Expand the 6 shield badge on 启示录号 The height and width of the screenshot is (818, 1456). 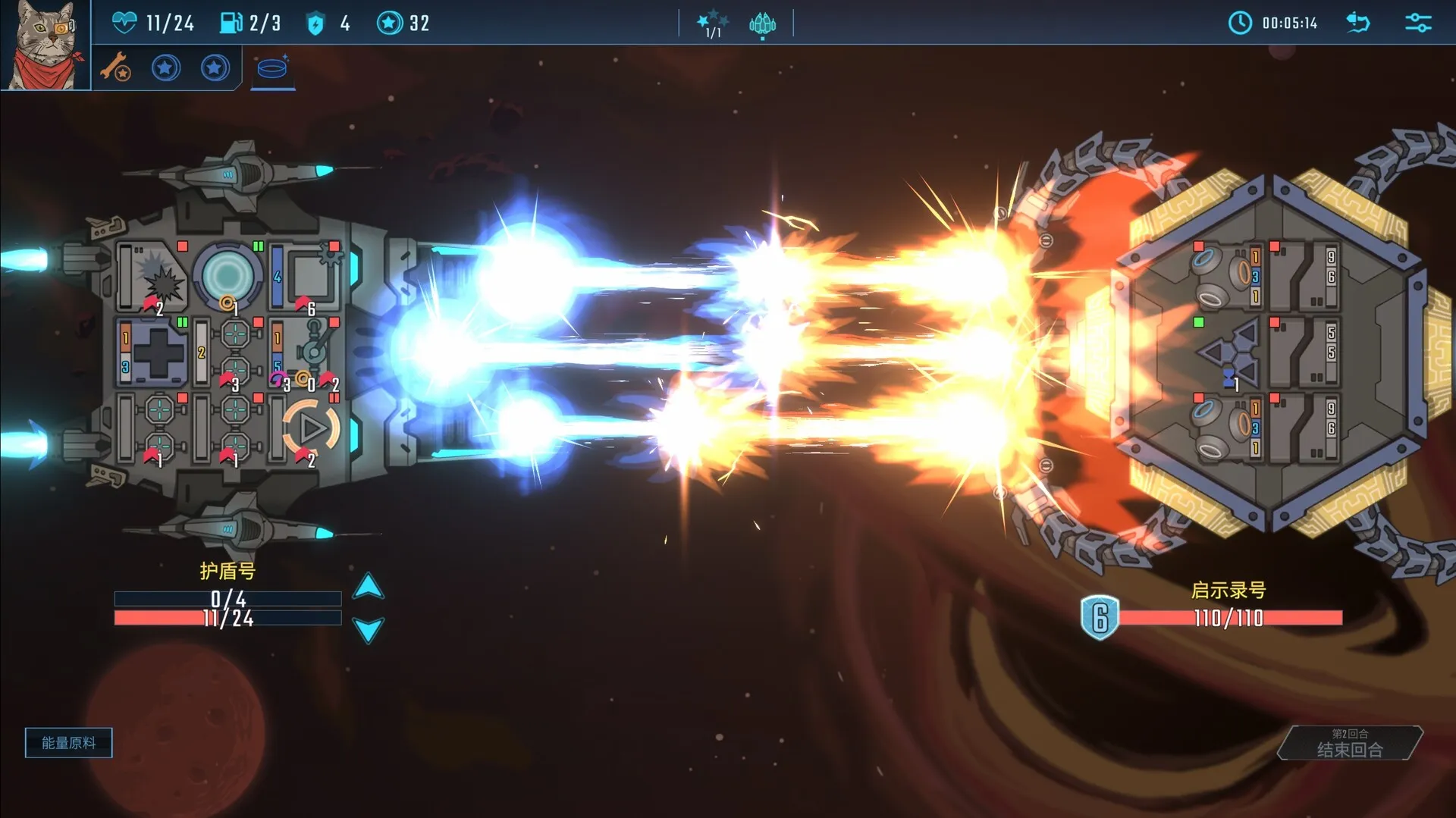coord(1098,616)
